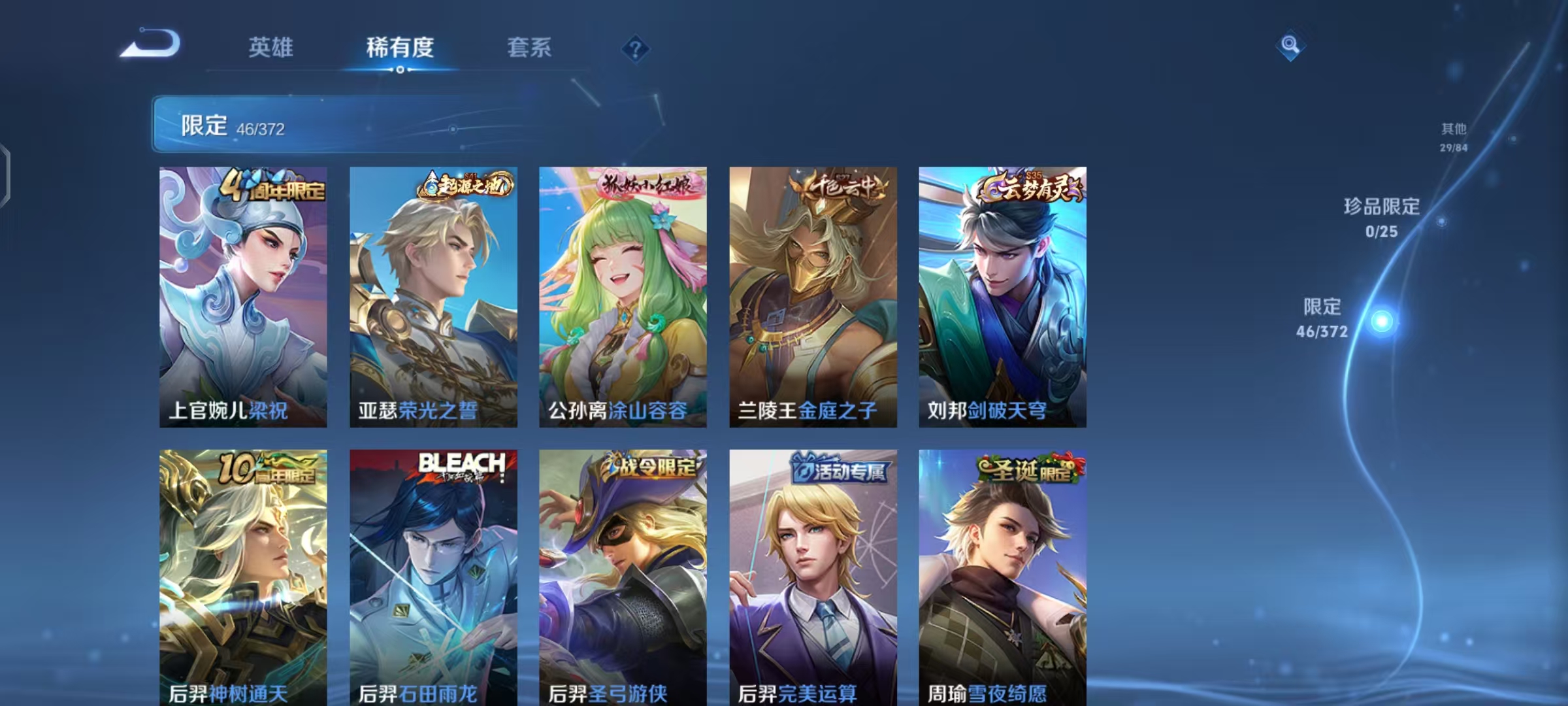Switch to the 英雄 tab
1568x706 pixels.
pyautogui.click(x=272, y=47)
